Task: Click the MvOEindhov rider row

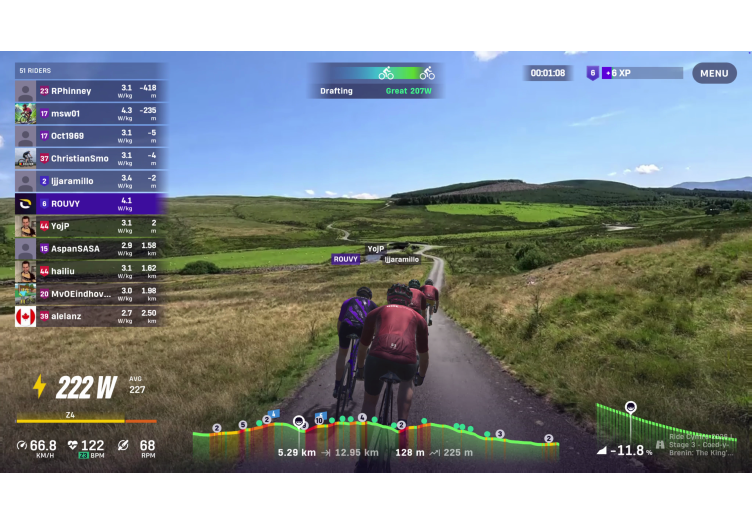Action: (90, 293)
